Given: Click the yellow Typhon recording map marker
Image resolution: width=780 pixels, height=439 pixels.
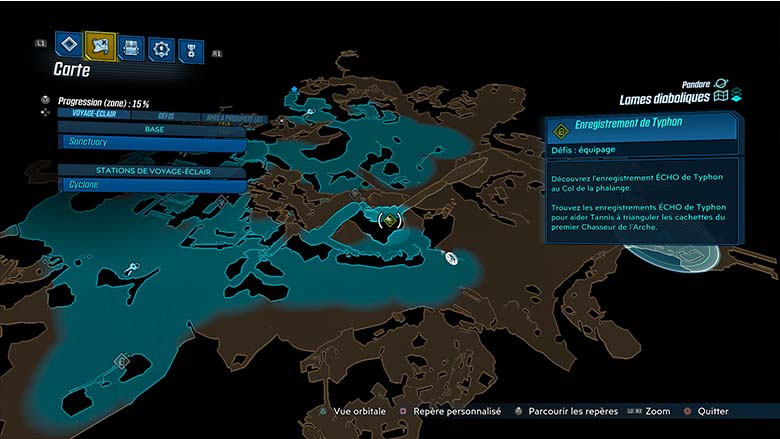Looking at the screenshot, I should [391, 218].
